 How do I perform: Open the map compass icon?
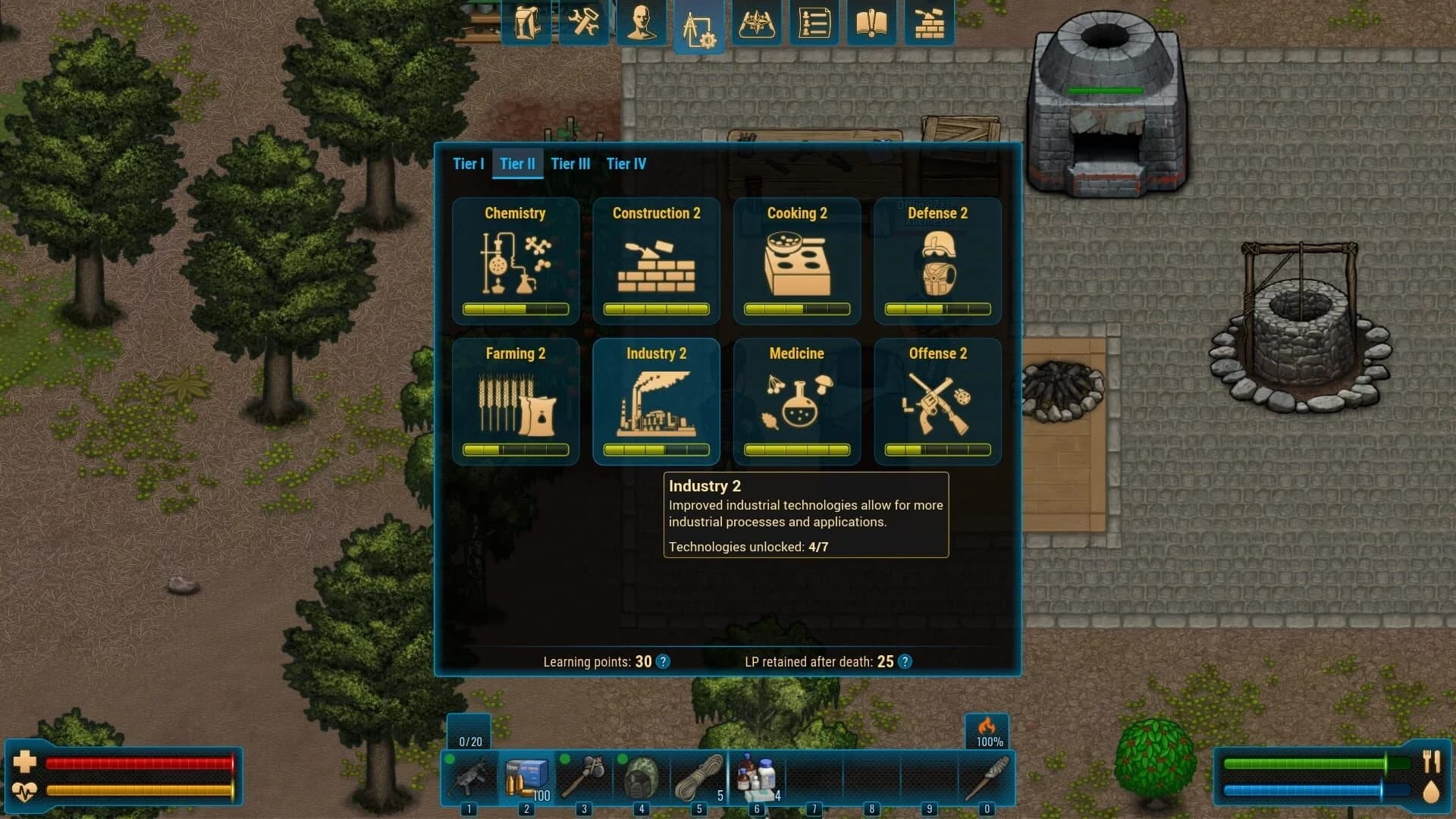pyautogui.click(x=757, y=23)
